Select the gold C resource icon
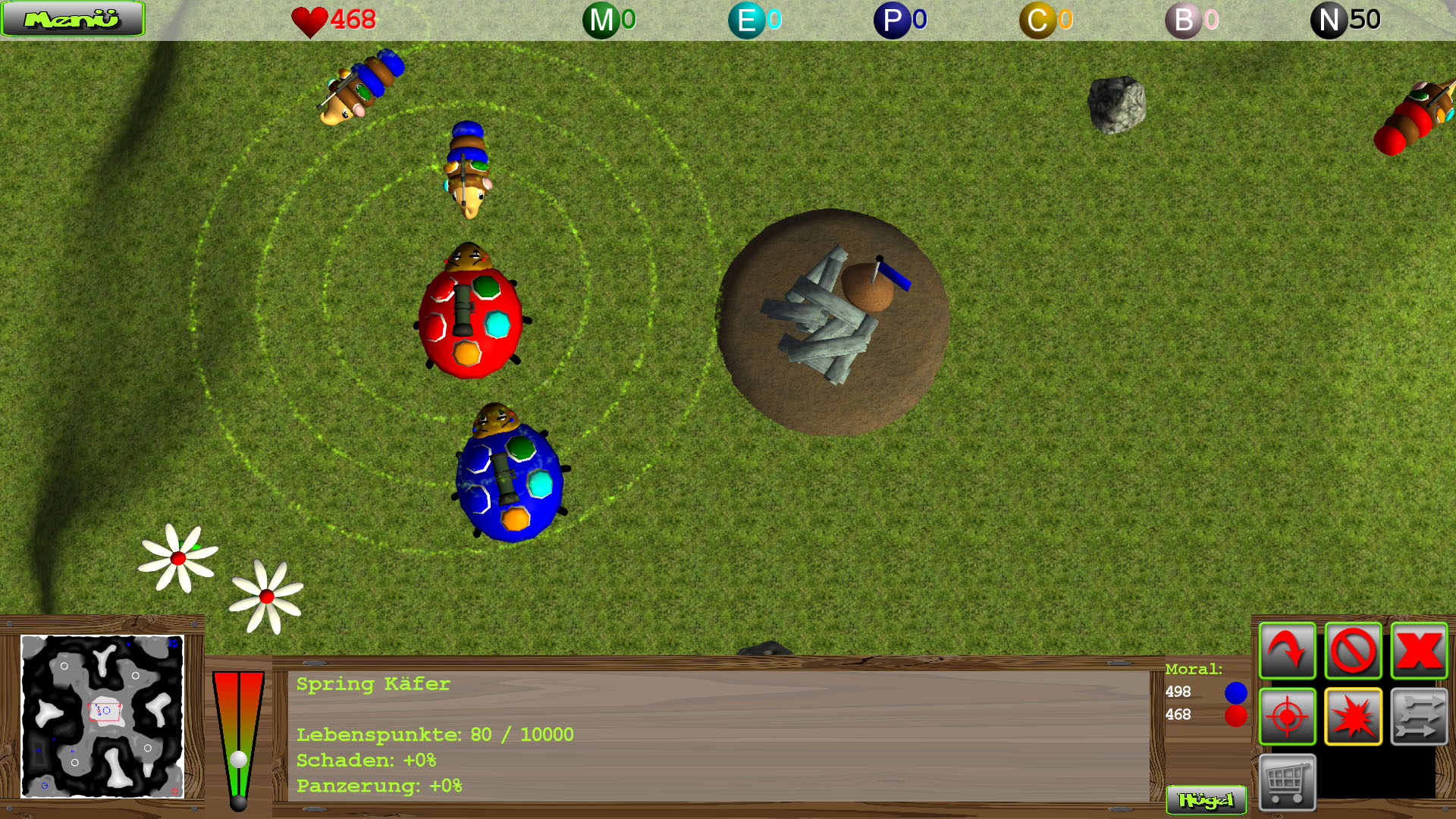The image size is (1456, 819). (x=1037, y=20)
